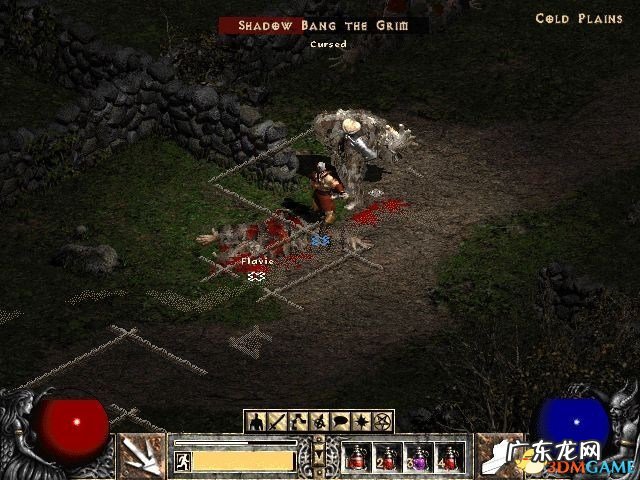Toggle the run/walk running figure button
The height and width of the screenshot is (480, 640).
[183, 460]
